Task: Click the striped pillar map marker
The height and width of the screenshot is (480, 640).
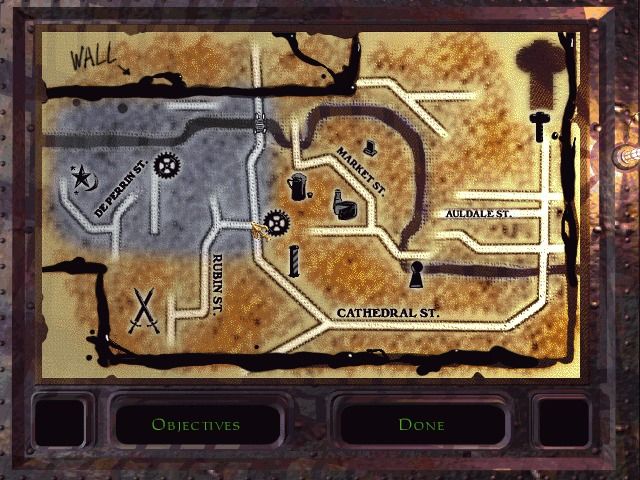Action: 294,260
